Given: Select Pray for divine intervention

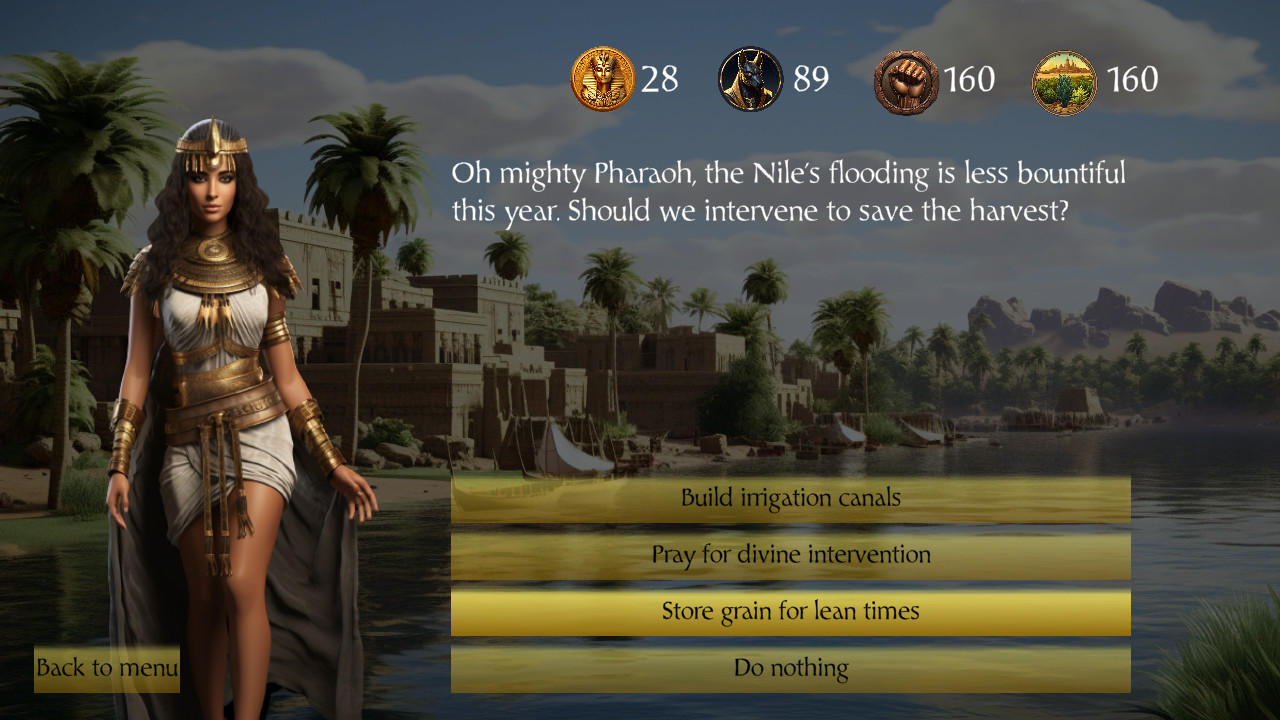Looking at the screenshot, I should coord(790,554).
